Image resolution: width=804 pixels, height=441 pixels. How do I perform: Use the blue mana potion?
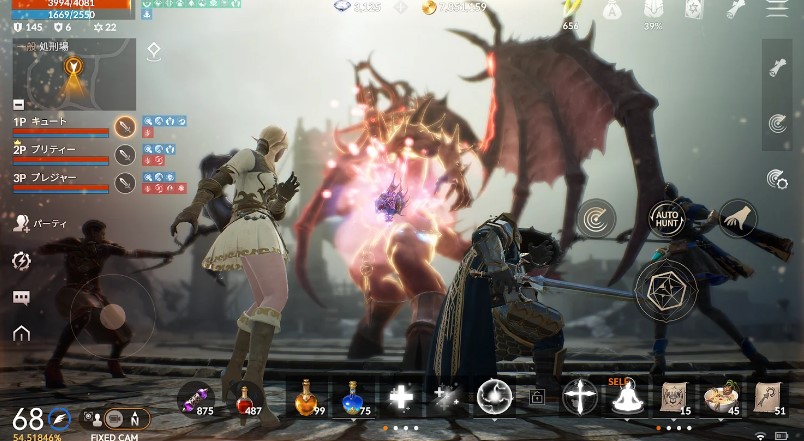click(x=351, y=398)
